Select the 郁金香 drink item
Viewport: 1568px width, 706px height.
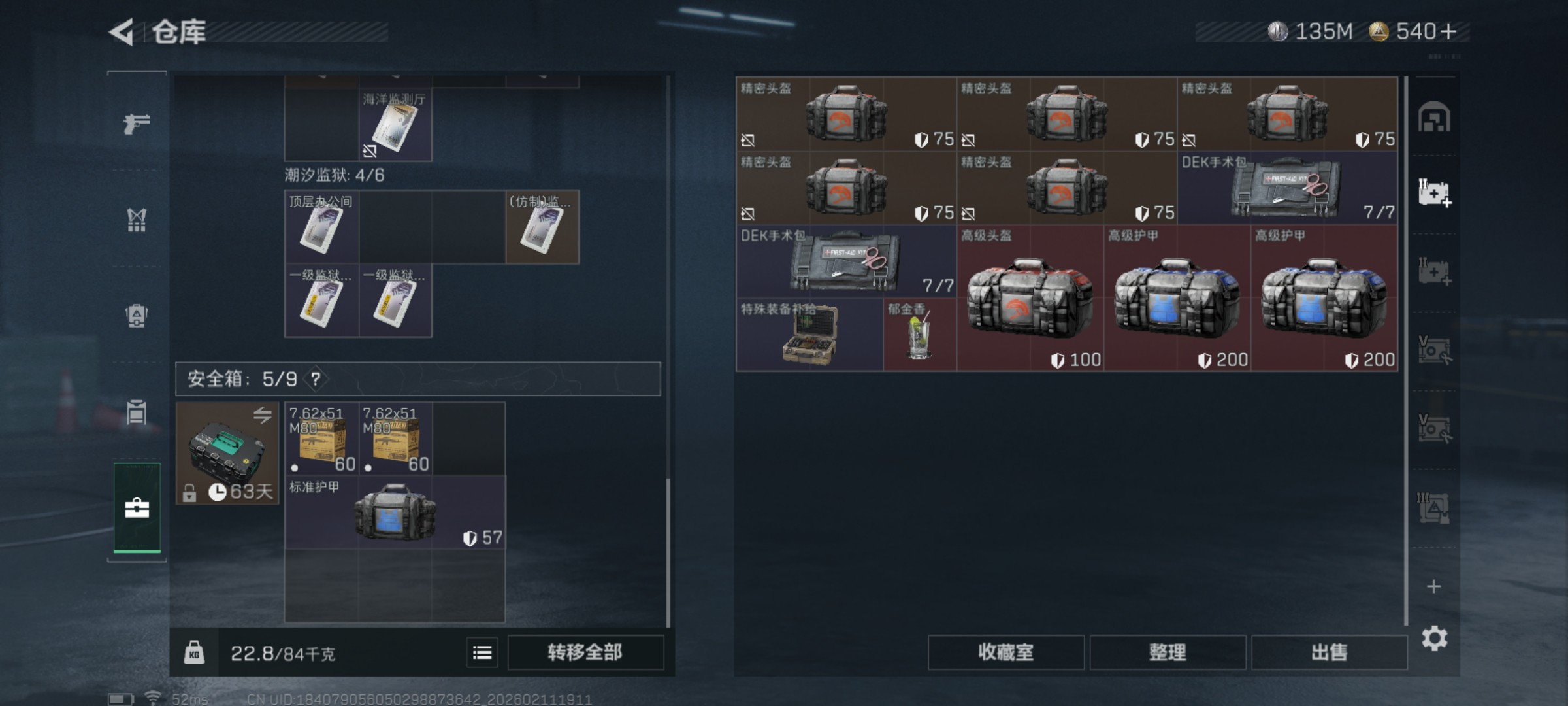pos(919,335)
